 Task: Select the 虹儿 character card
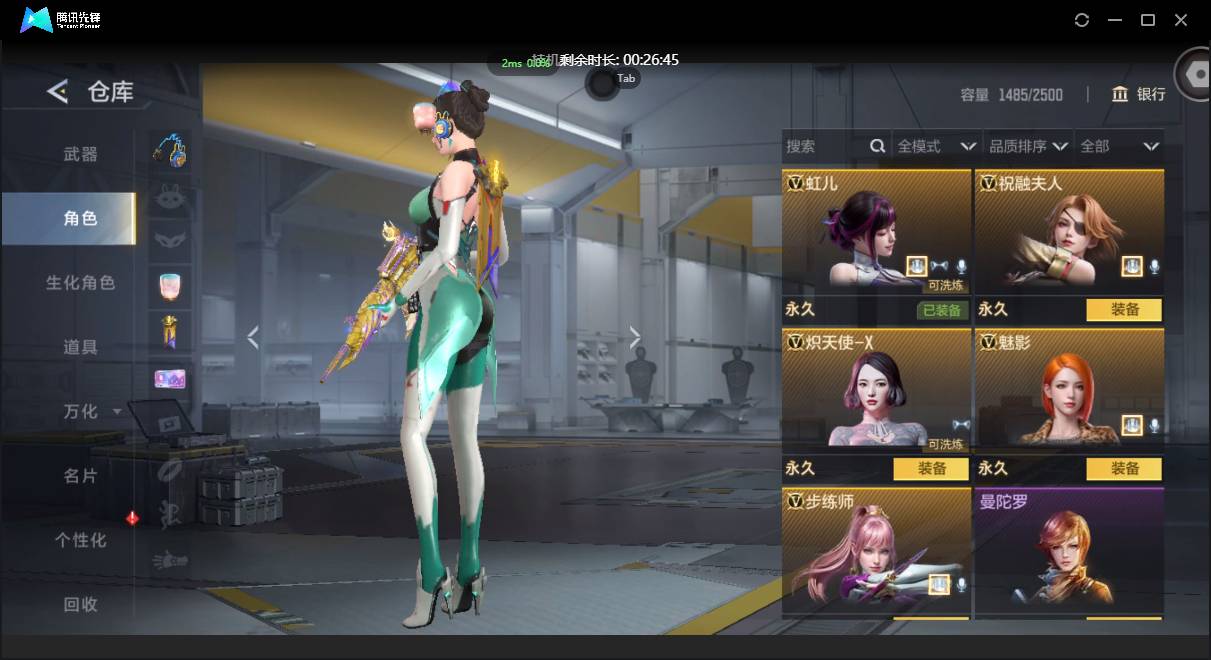[876, 233]
